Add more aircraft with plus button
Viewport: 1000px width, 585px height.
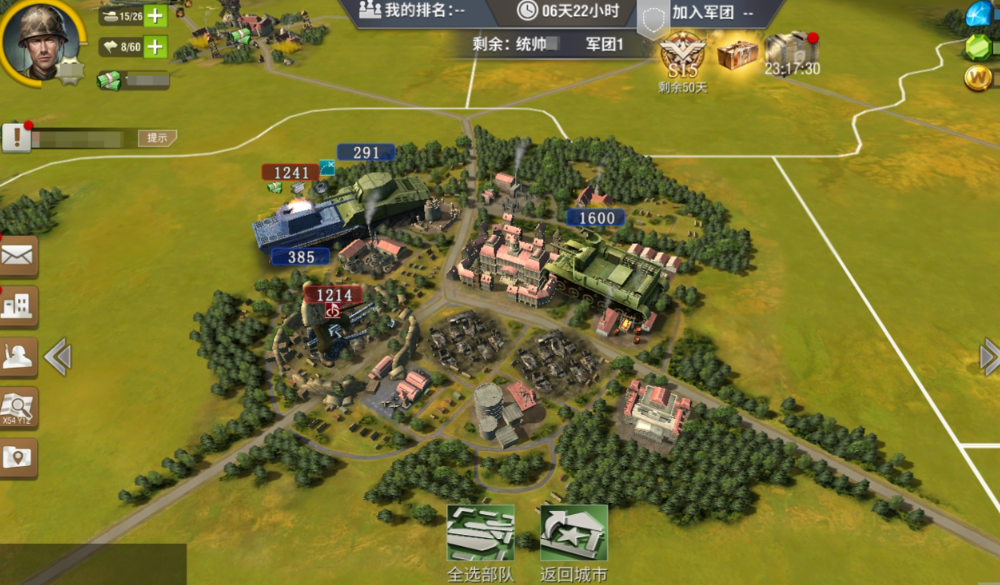pos(155,46)
